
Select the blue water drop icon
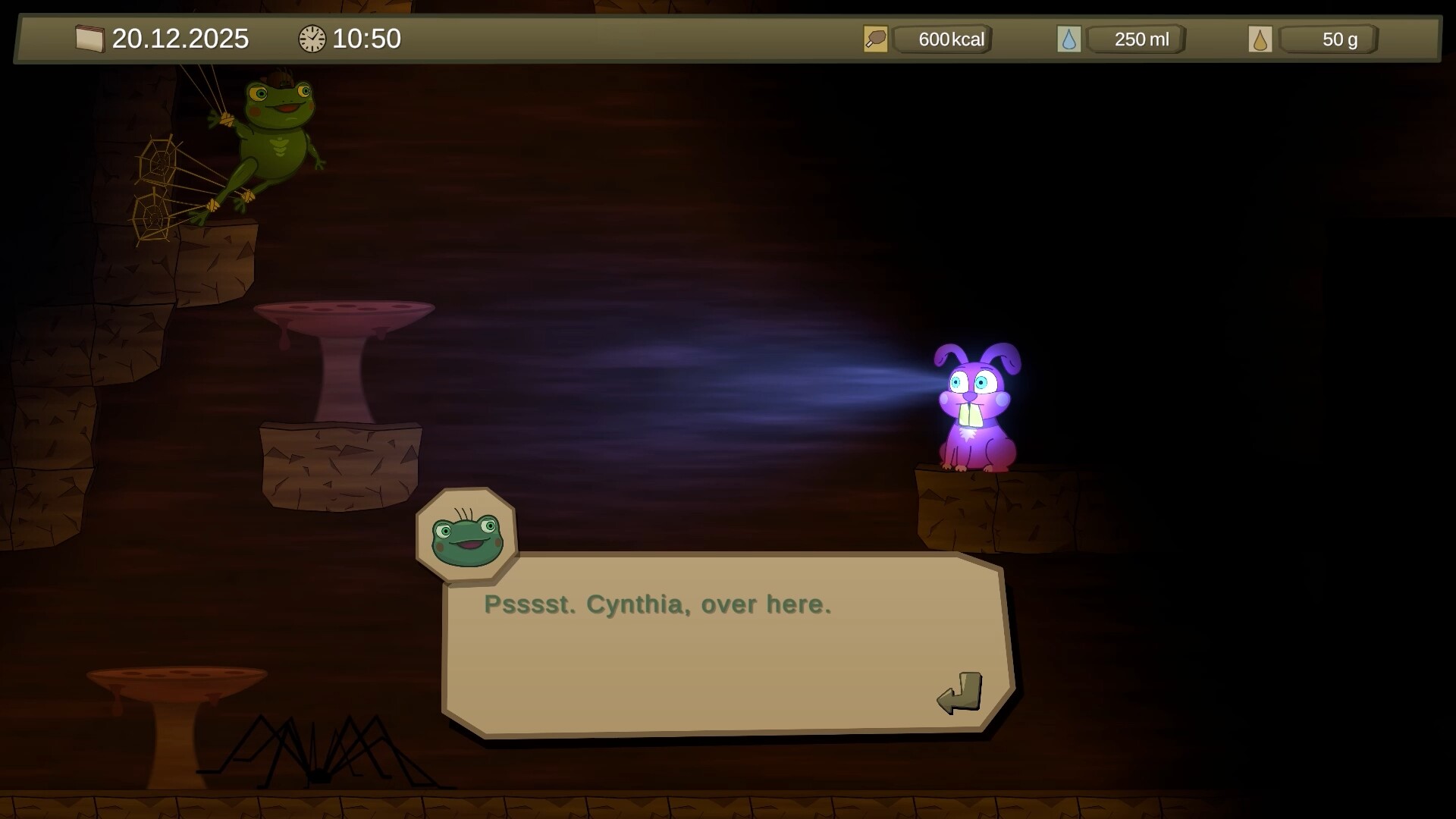point(1070,38)
